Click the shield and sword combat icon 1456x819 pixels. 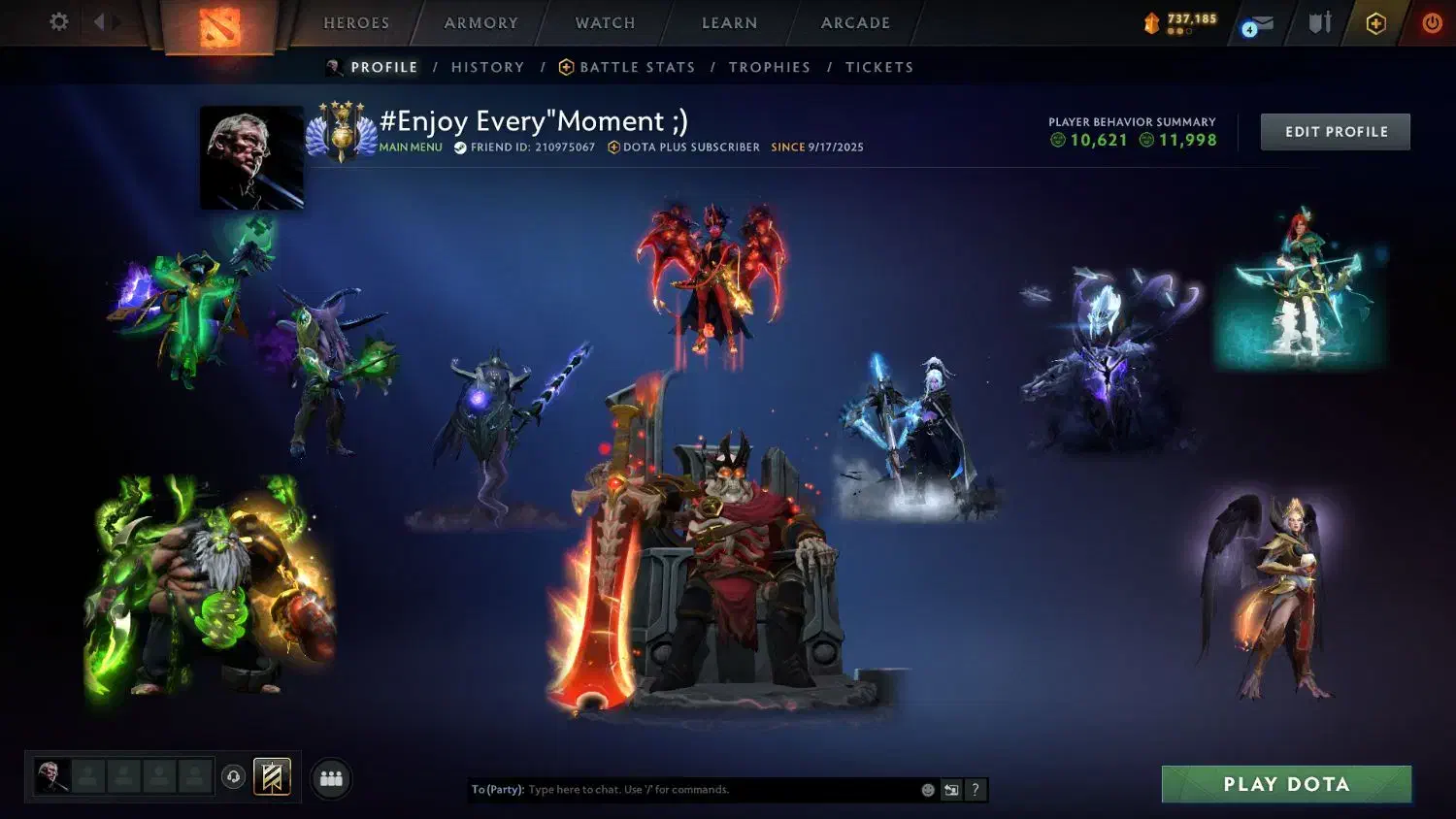click(1319, 22)
